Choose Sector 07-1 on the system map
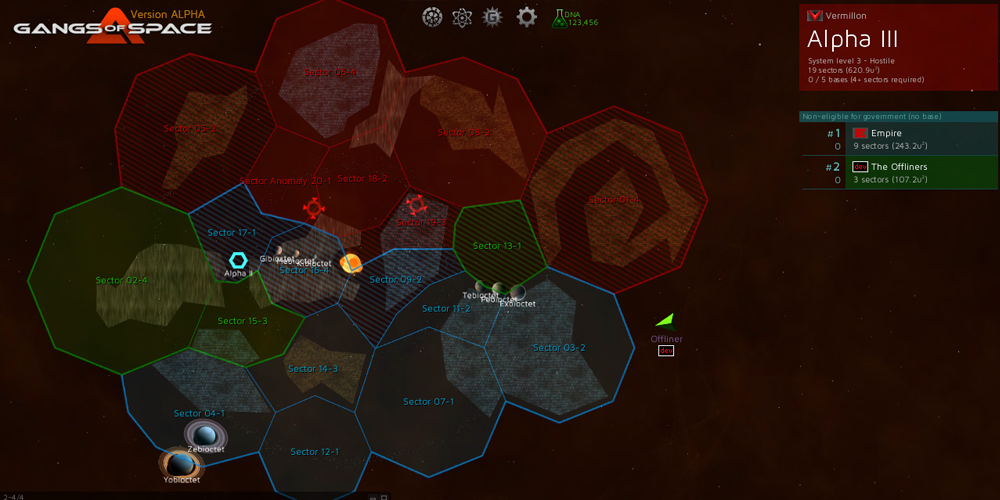The height and width of the screenshot is (500, 1000). (428, 402)
